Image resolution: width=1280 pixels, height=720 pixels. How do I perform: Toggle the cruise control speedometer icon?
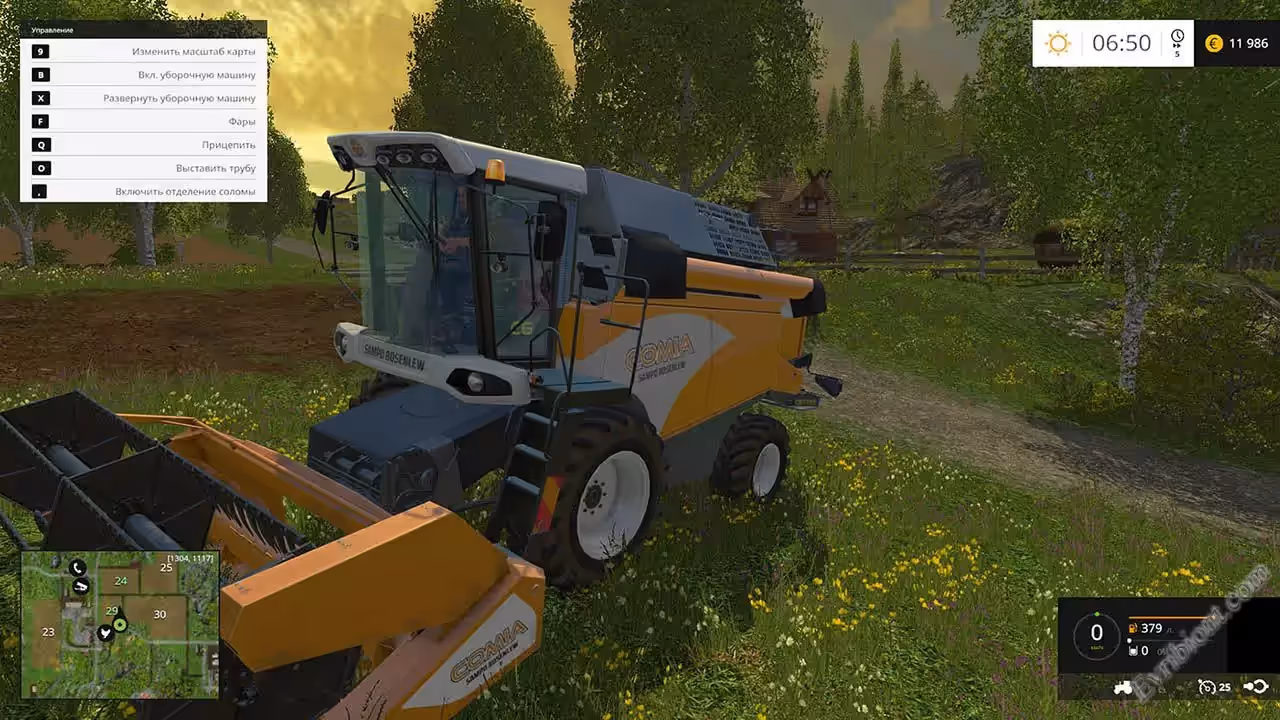coord(1208,687)
